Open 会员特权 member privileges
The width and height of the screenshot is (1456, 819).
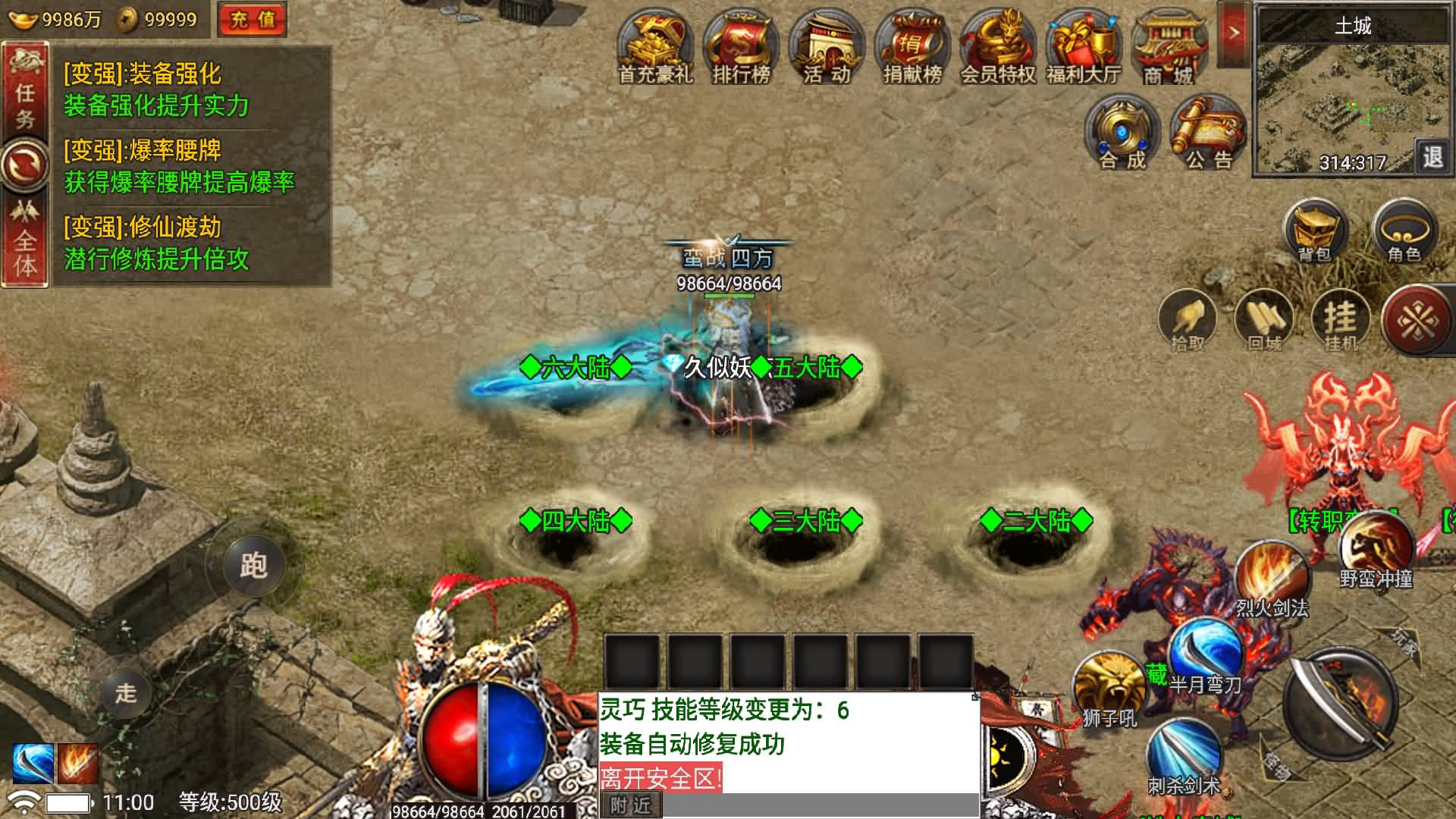pos(996,45)
